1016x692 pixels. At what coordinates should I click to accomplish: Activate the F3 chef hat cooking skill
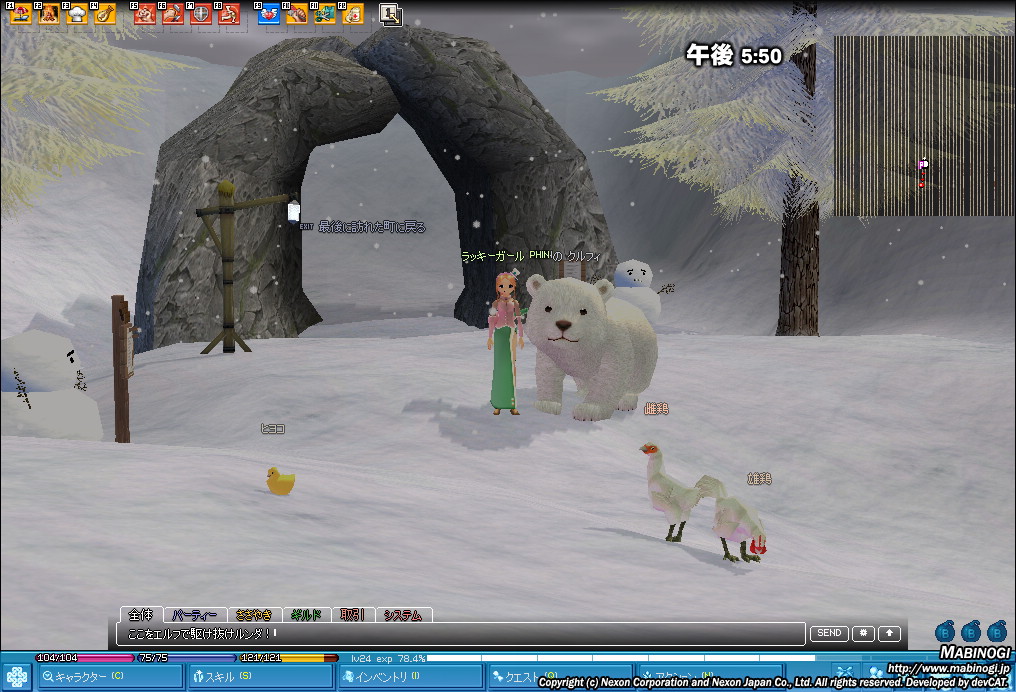click(77, 14)
